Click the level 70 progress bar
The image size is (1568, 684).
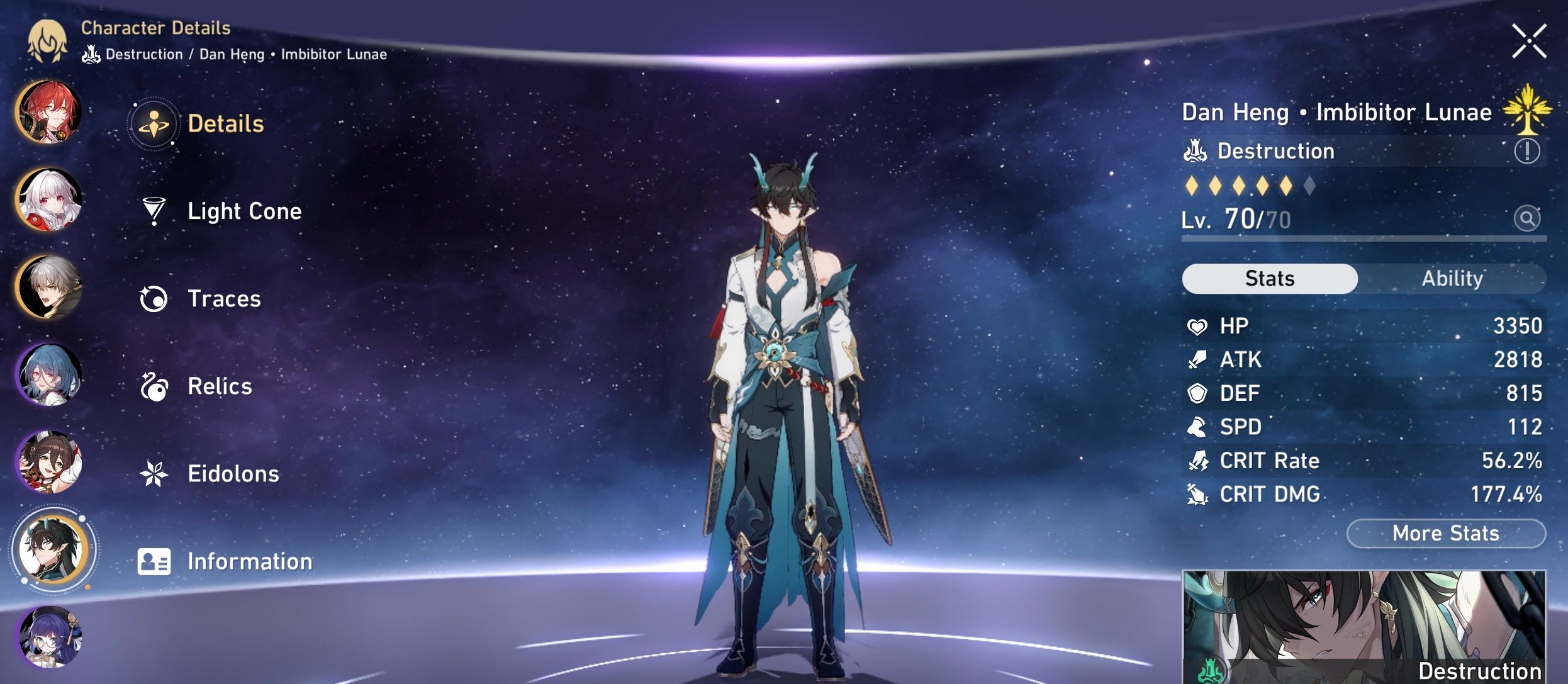tap(1359, 240)
